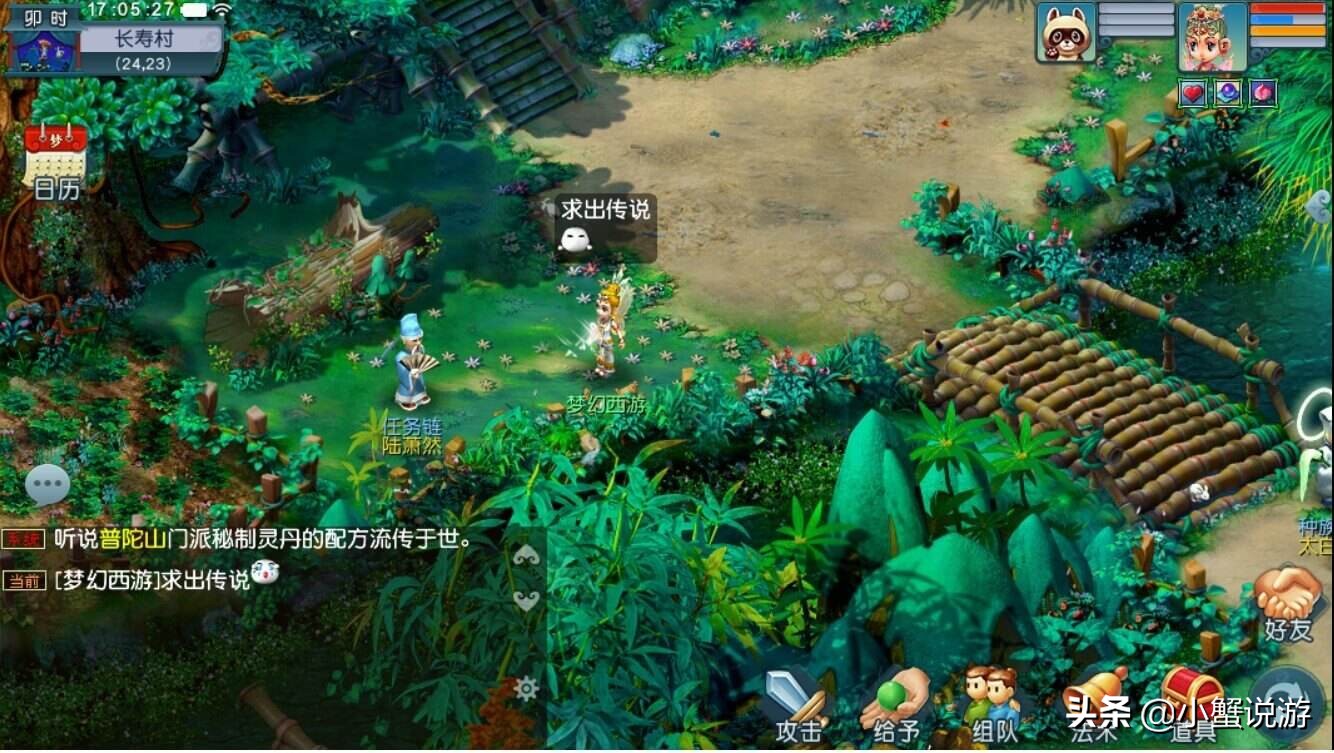
Task: Open the settings gear near the chat area
Action: [527, 687]
